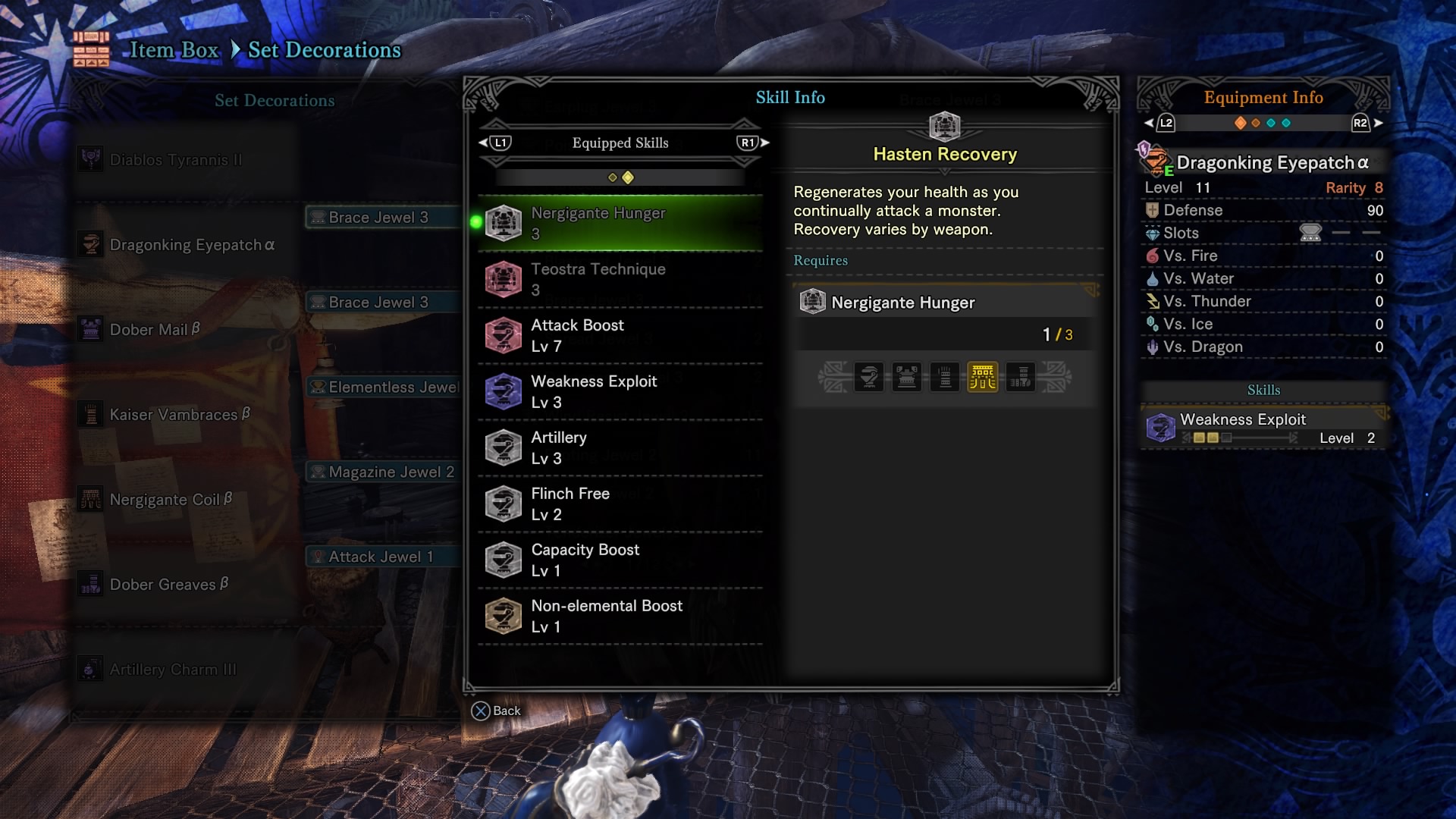Select the Artillery Lv 3 skill
The height and width of the screenshot is (819, 1456).
620,447
